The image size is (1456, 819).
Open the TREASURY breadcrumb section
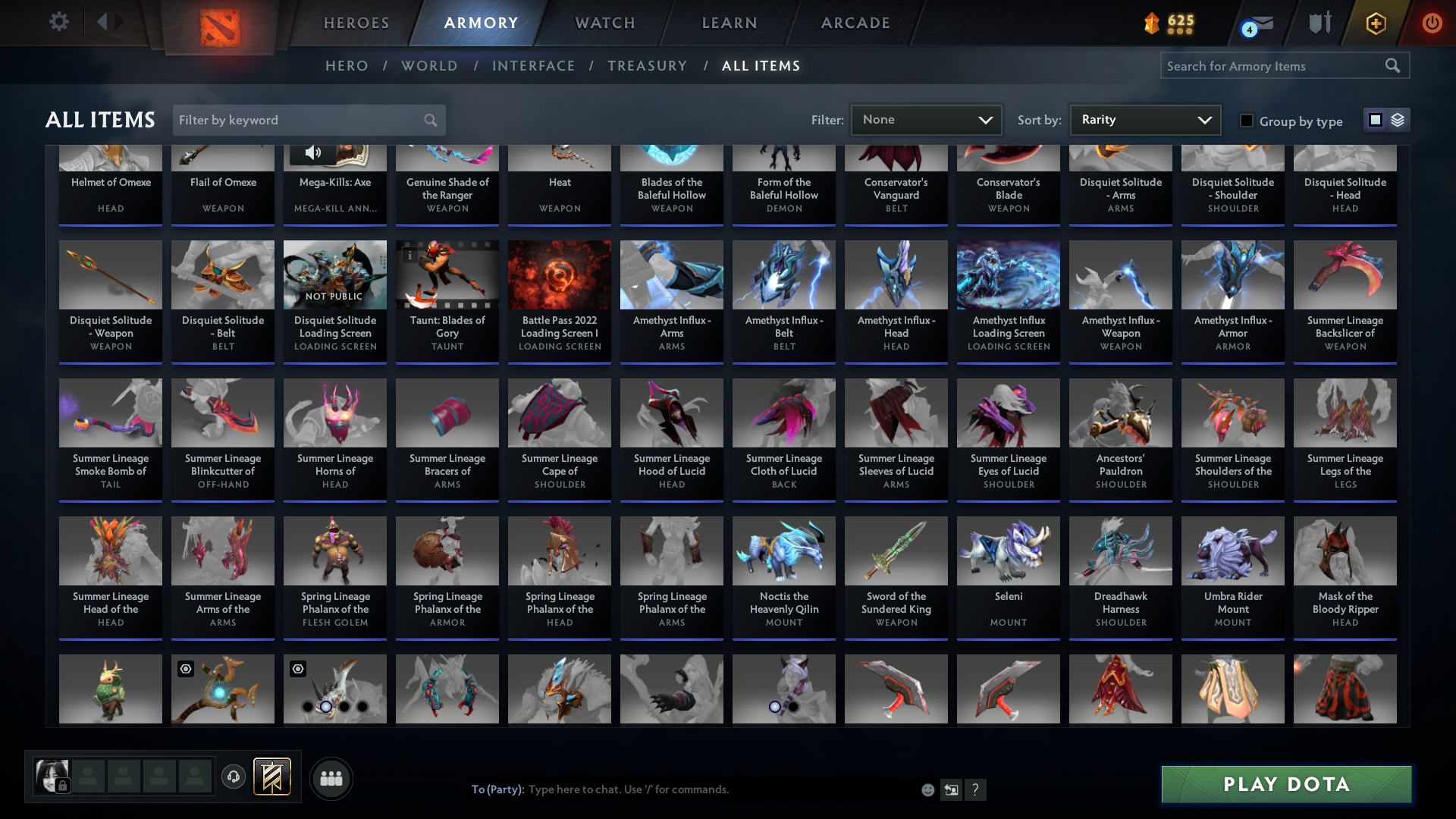tap(647, 66)
